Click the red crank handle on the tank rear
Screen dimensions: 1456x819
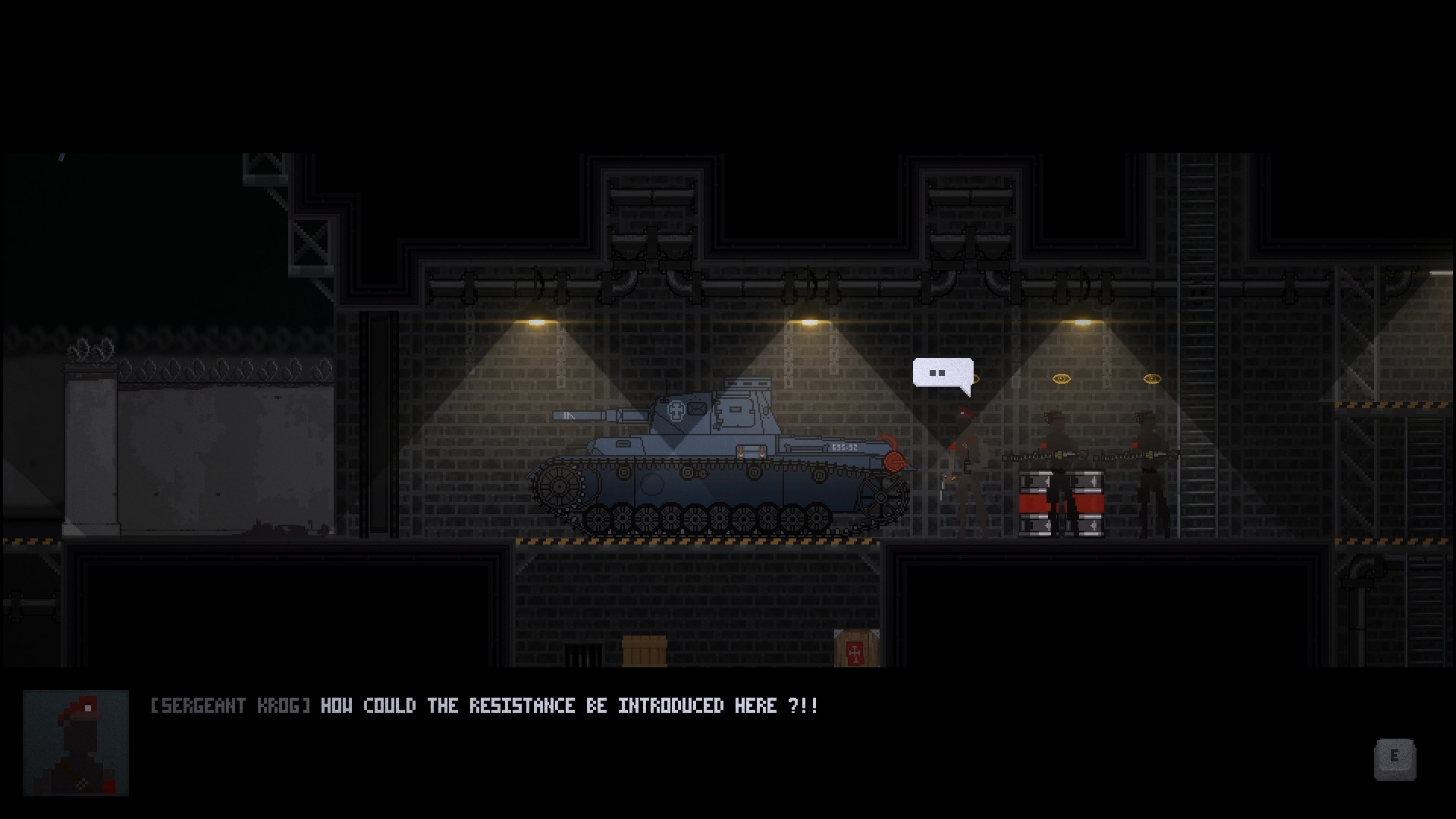(x=893, y=463)
